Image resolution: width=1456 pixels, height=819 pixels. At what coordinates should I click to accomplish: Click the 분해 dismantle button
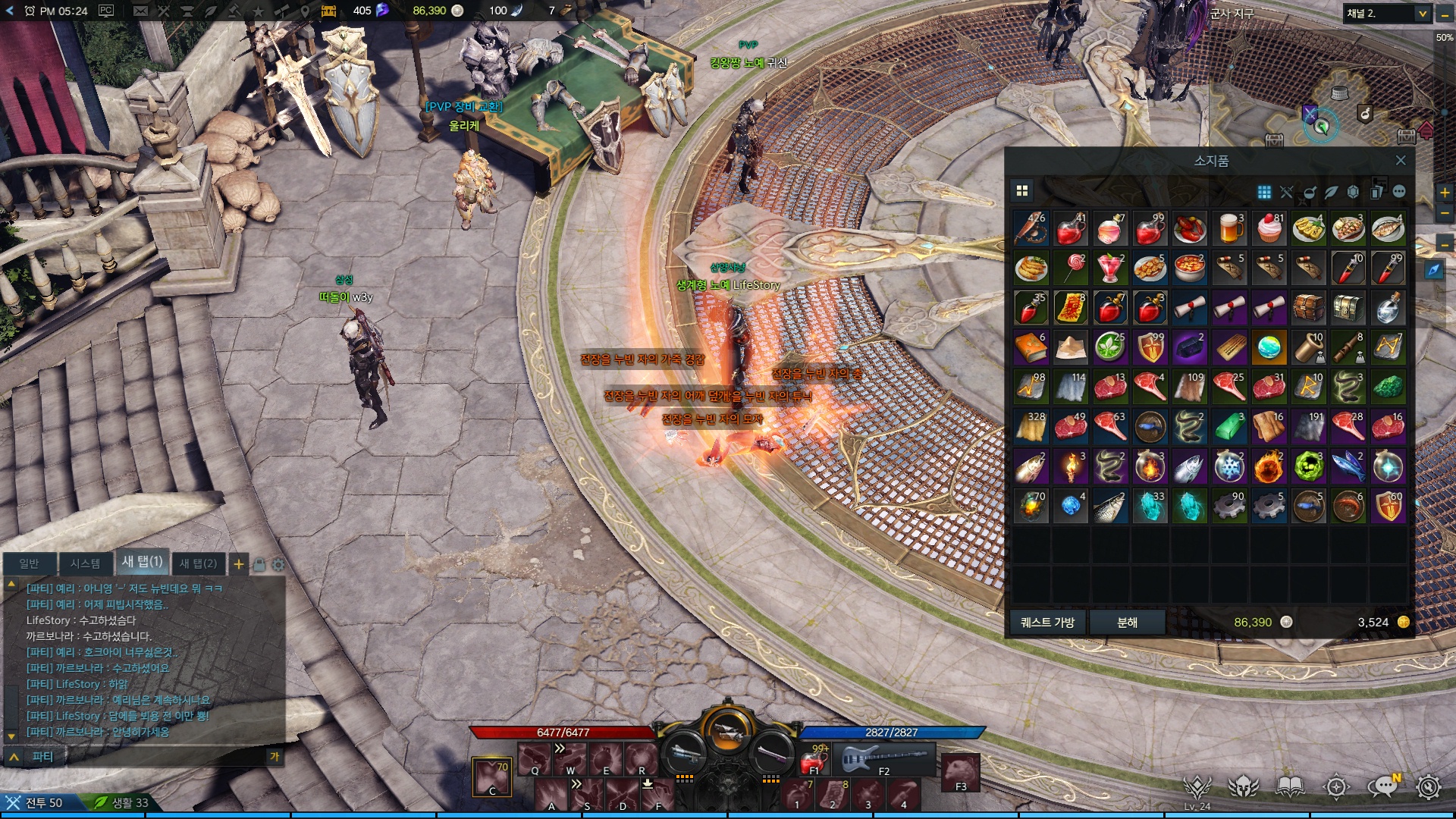pos(1127,622)
